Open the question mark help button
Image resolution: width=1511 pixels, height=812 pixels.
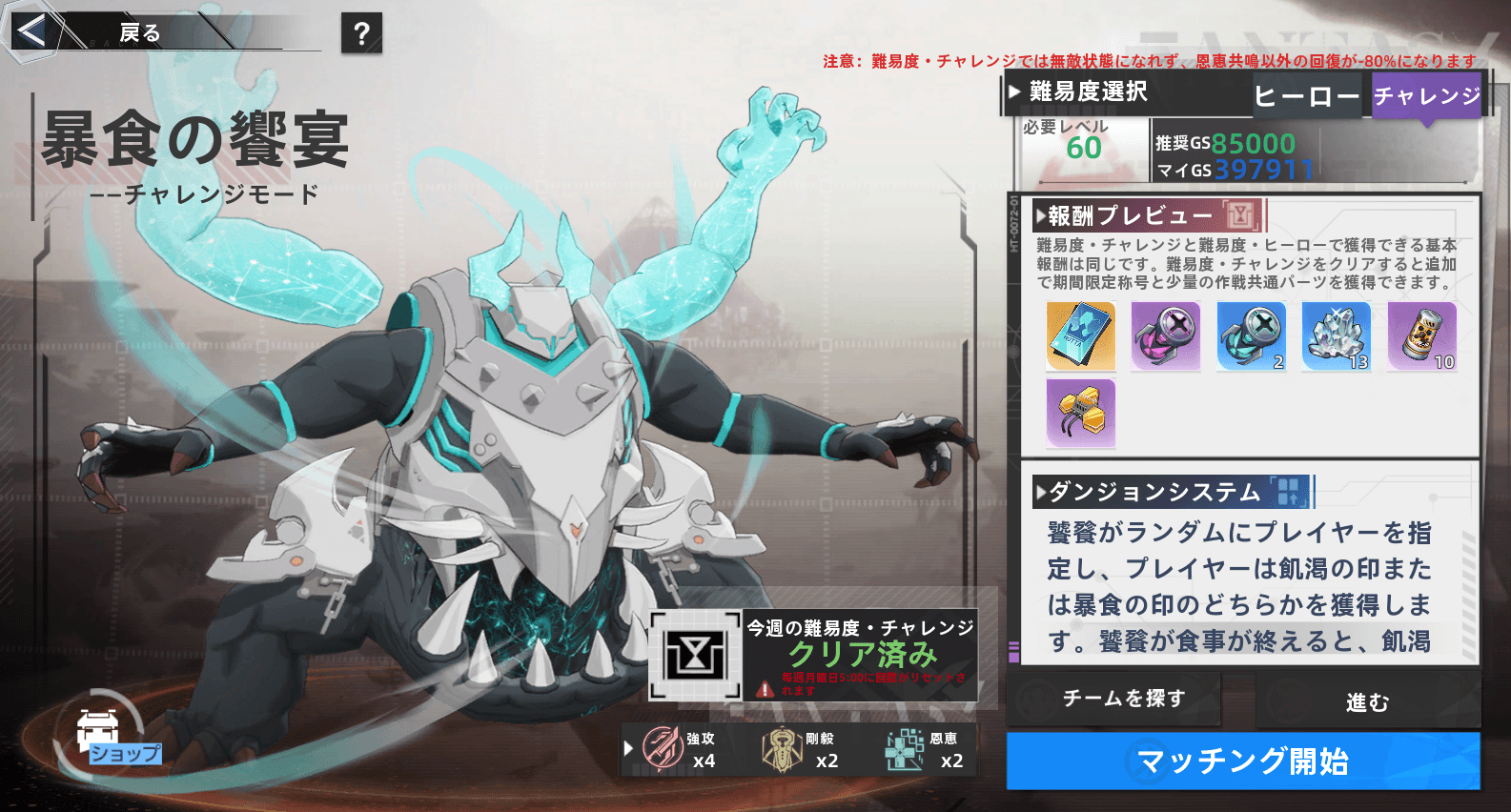pyautogui.click(x=361, y=33)
